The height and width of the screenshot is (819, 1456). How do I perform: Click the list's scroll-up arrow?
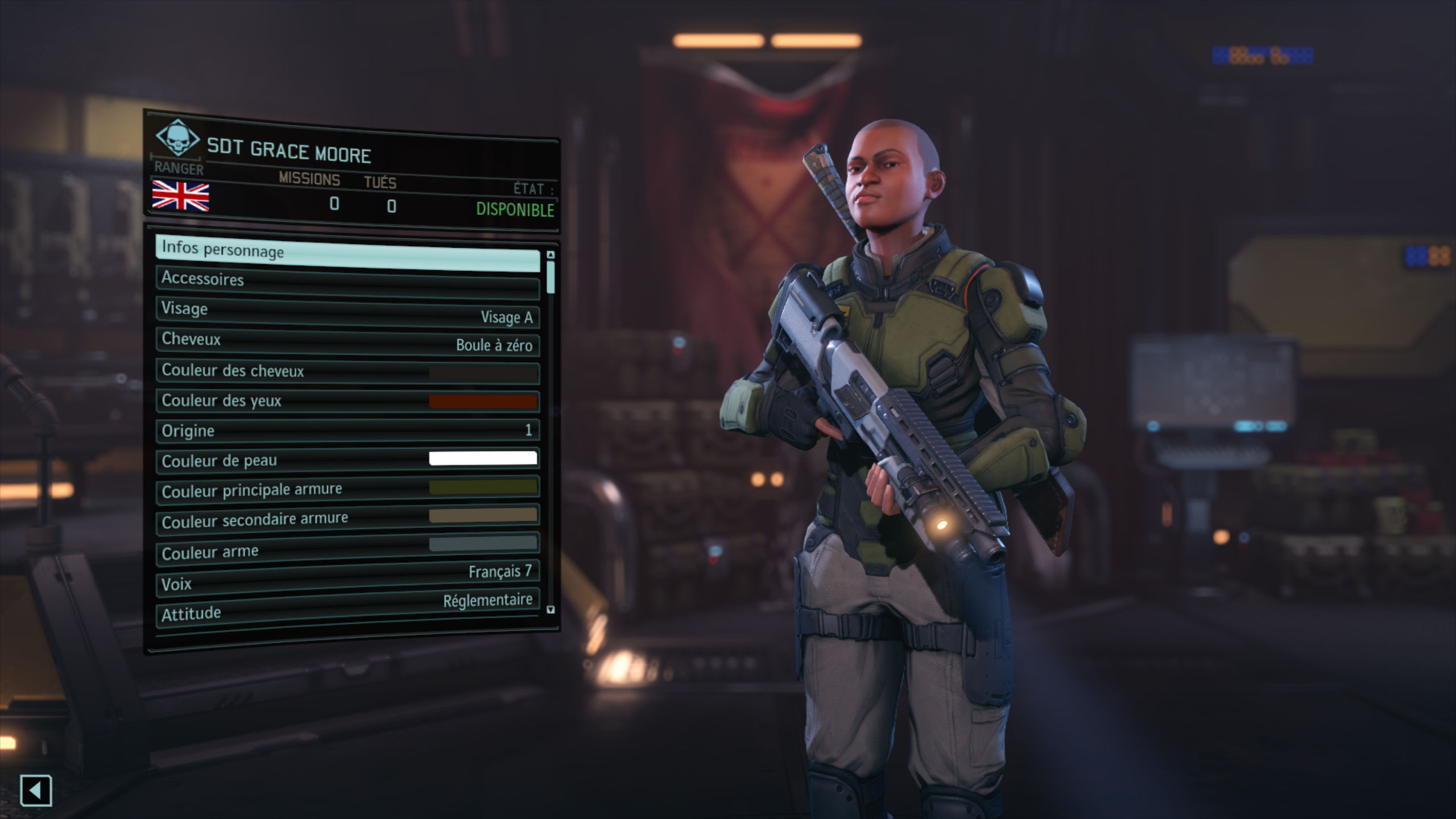(x=551, y=254)
